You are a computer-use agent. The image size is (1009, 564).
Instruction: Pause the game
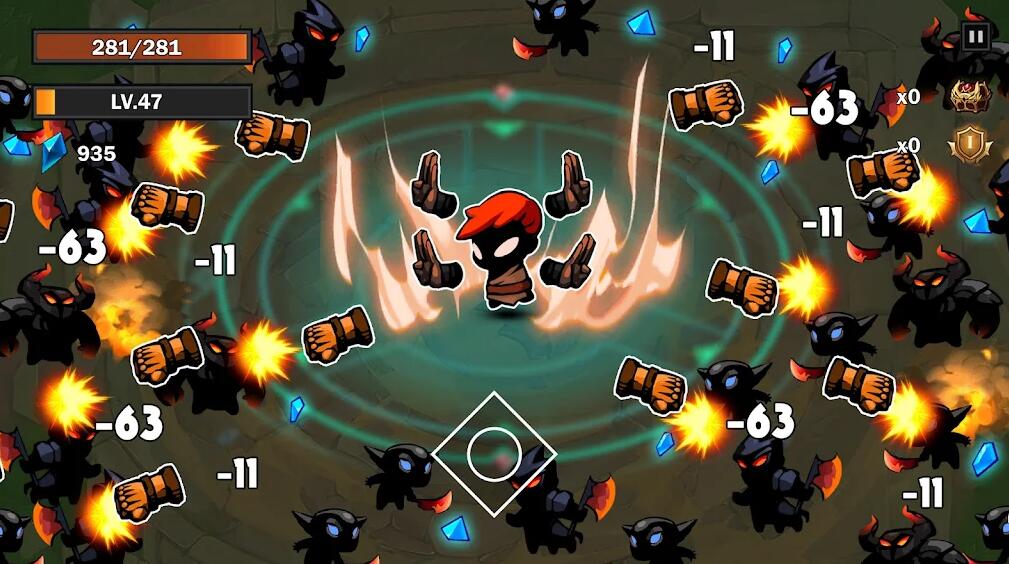pos(975,37)
